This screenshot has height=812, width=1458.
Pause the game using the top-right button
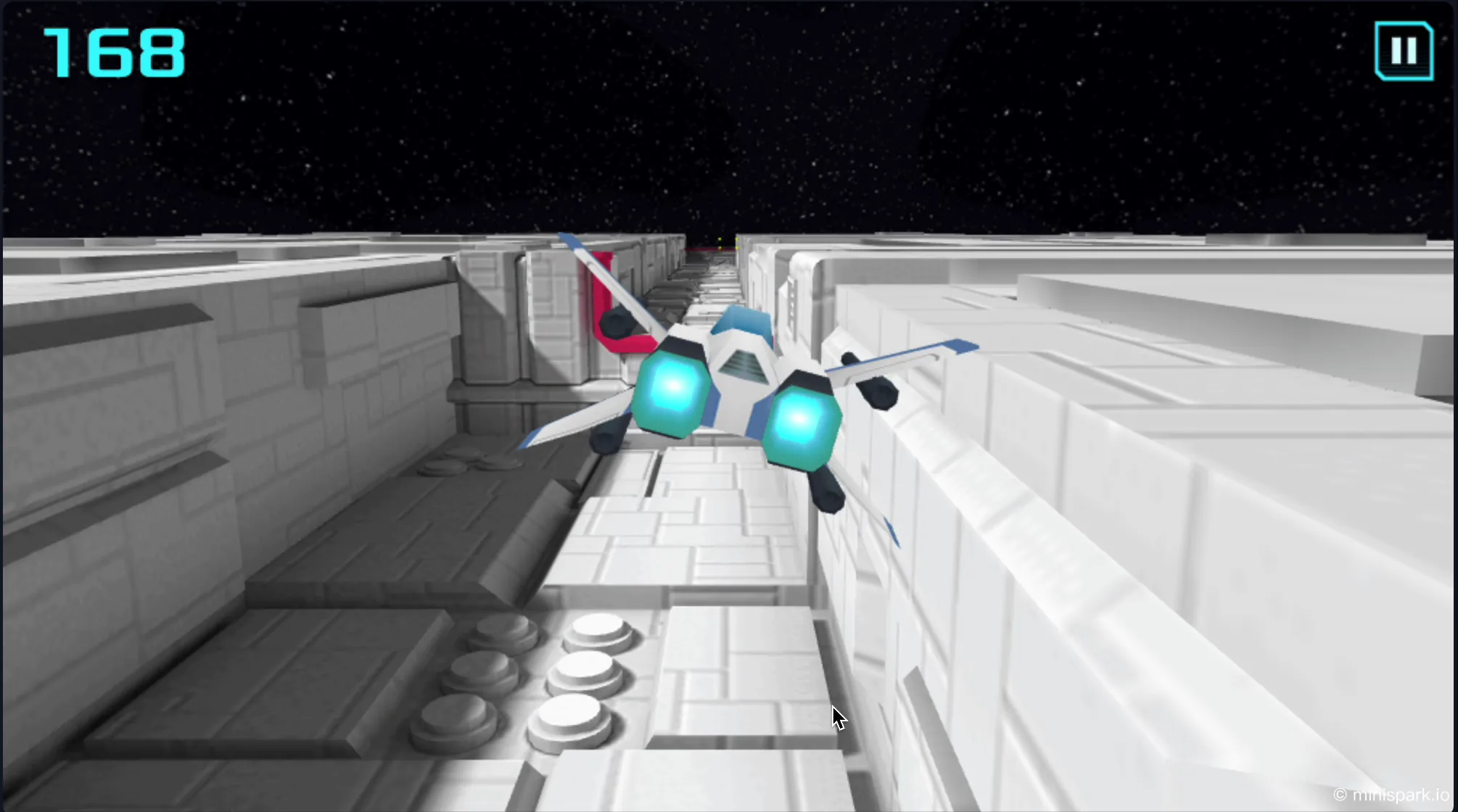point(1406,51)
